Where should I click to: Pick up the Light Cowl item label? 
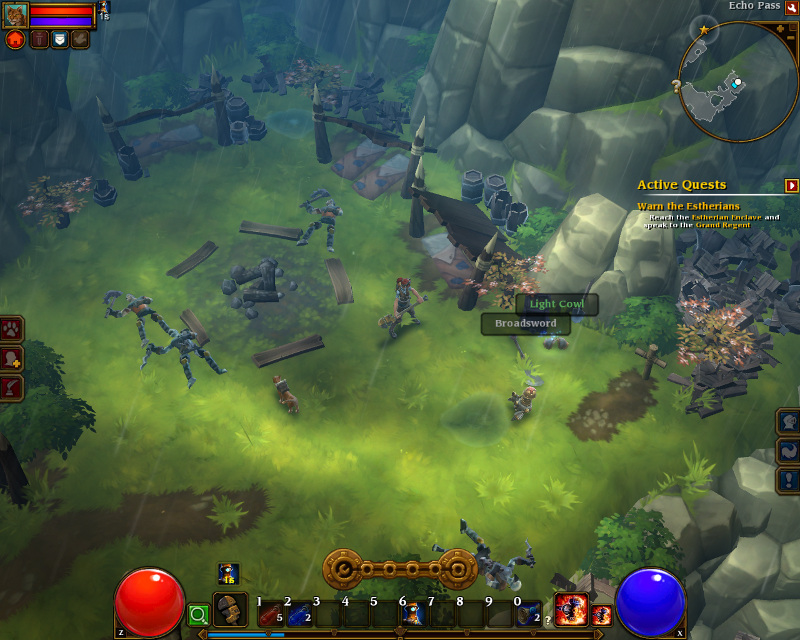[x=557, y=304]
